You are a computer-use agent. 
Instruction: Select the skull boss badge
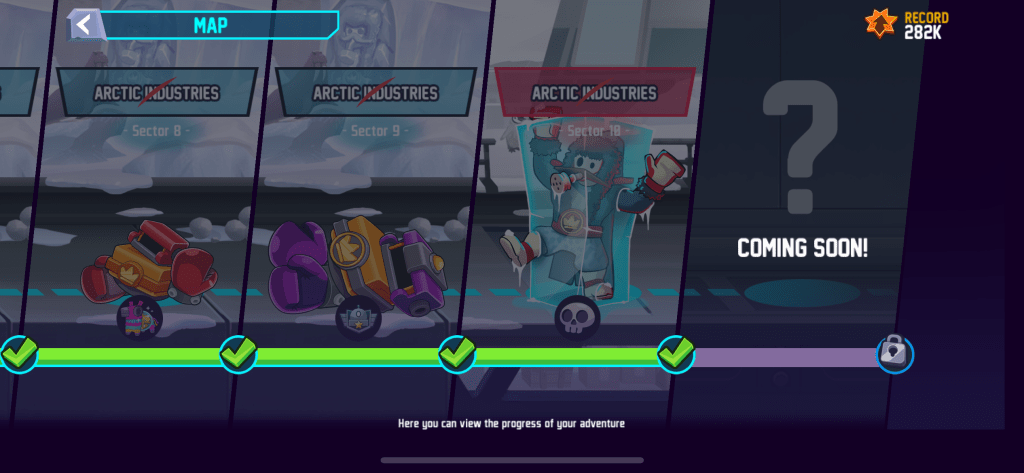[x=577, y=316]
